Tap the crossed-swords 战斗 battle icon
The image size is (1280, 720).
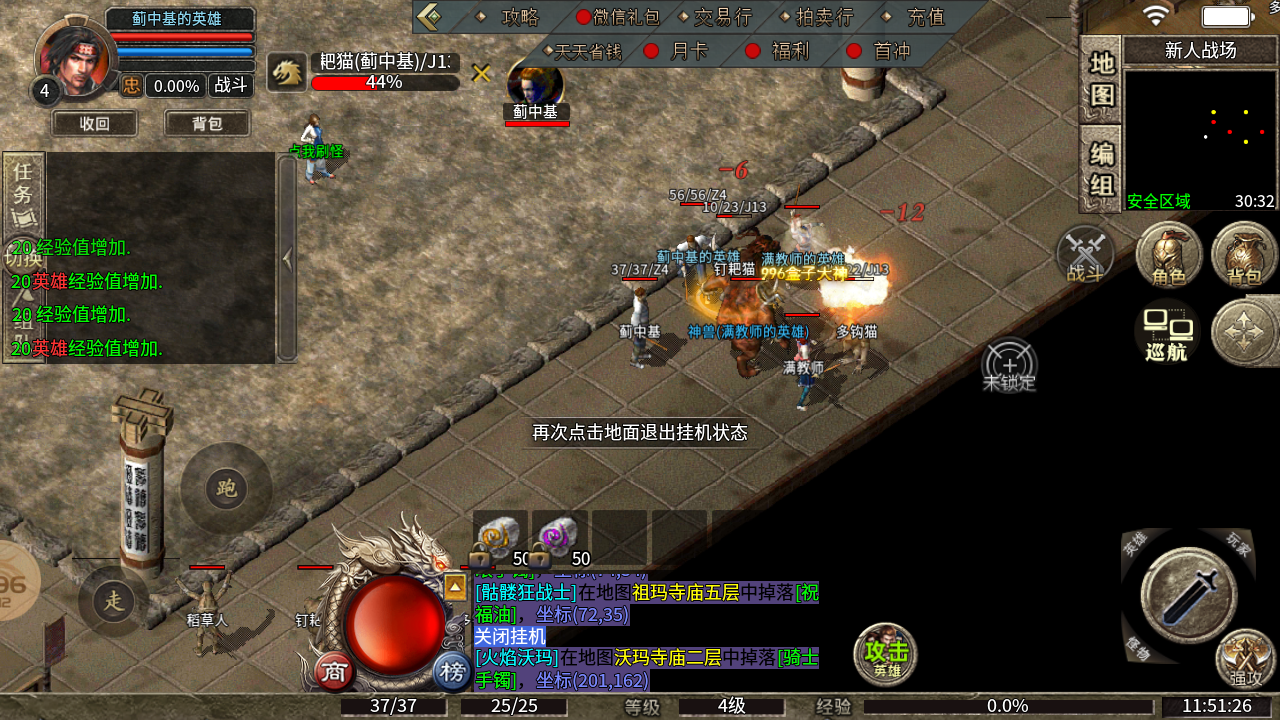click(1086, 254)
